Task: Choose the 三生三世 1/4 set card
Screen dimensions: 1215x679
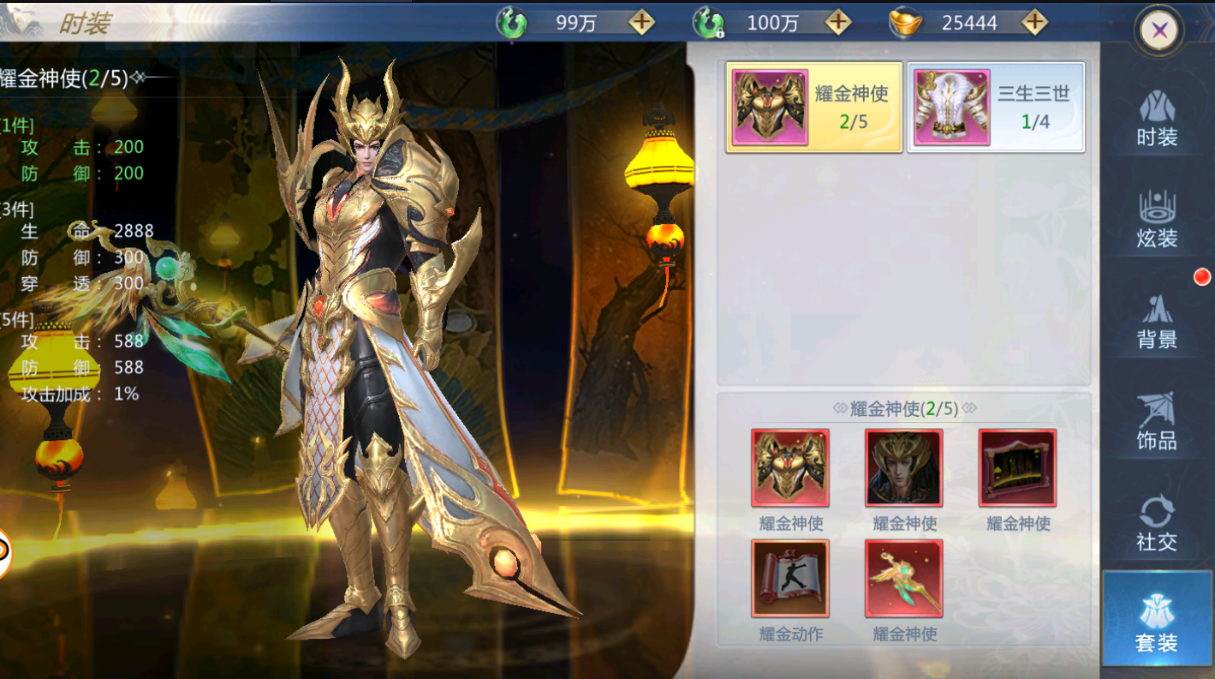Action: pyautogui.click(x=996, y=107)
